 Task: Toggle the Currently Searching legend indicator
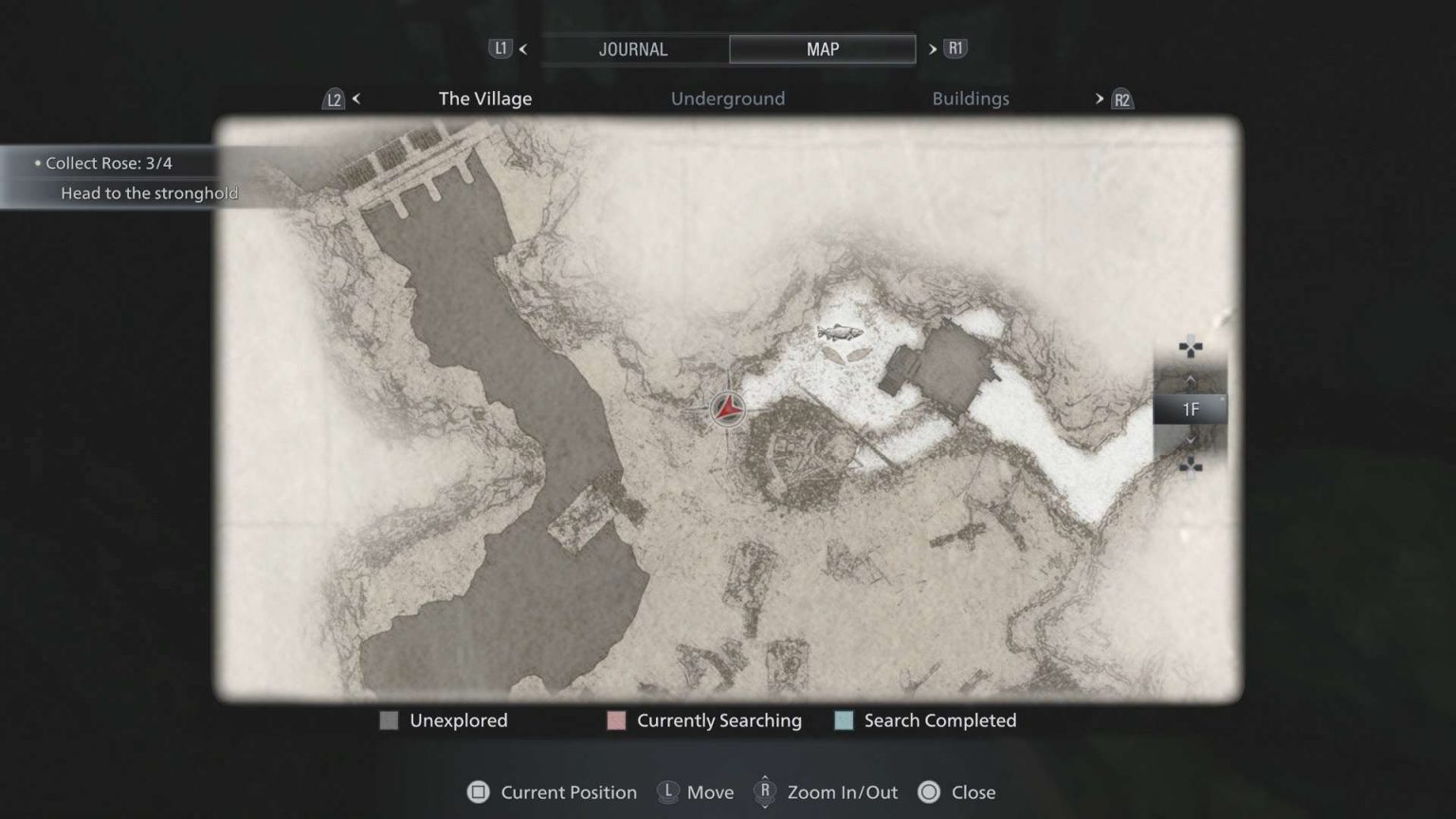pyautogui.click(x=616, y=720)
